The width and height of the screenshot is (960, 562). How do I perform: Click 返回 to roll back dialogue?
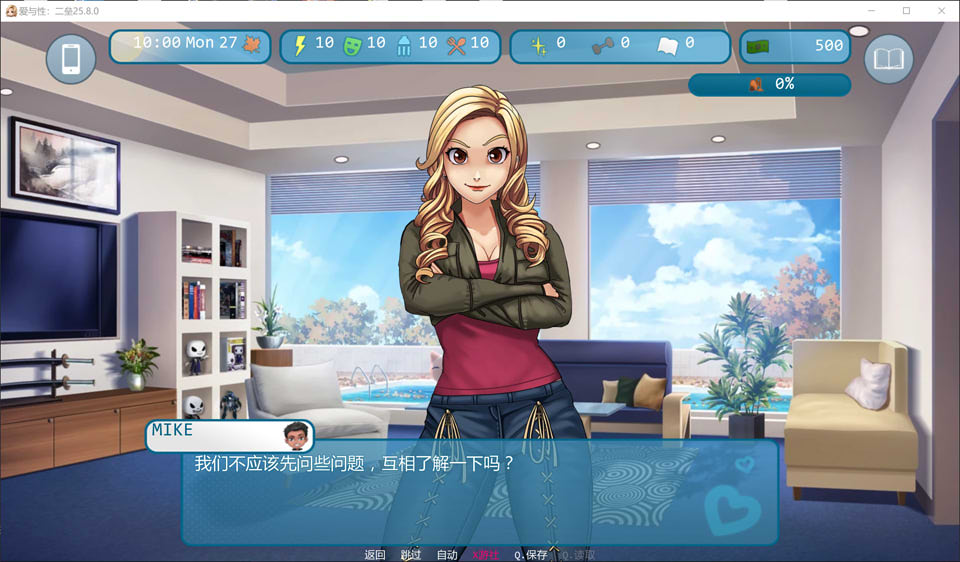point(375,555)
